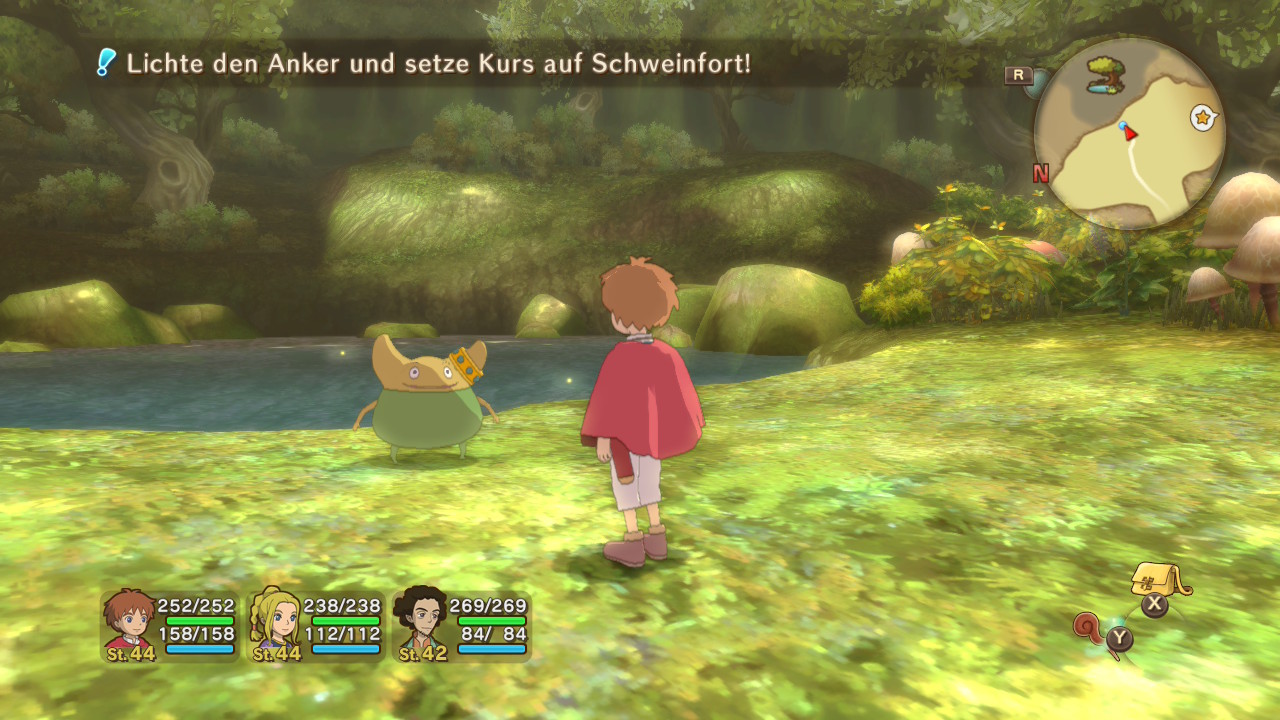The width and height of the screenshot is (1280, 720).
Task: Select the red-haired boy's party portrait
Action: [x=130, y=622]
